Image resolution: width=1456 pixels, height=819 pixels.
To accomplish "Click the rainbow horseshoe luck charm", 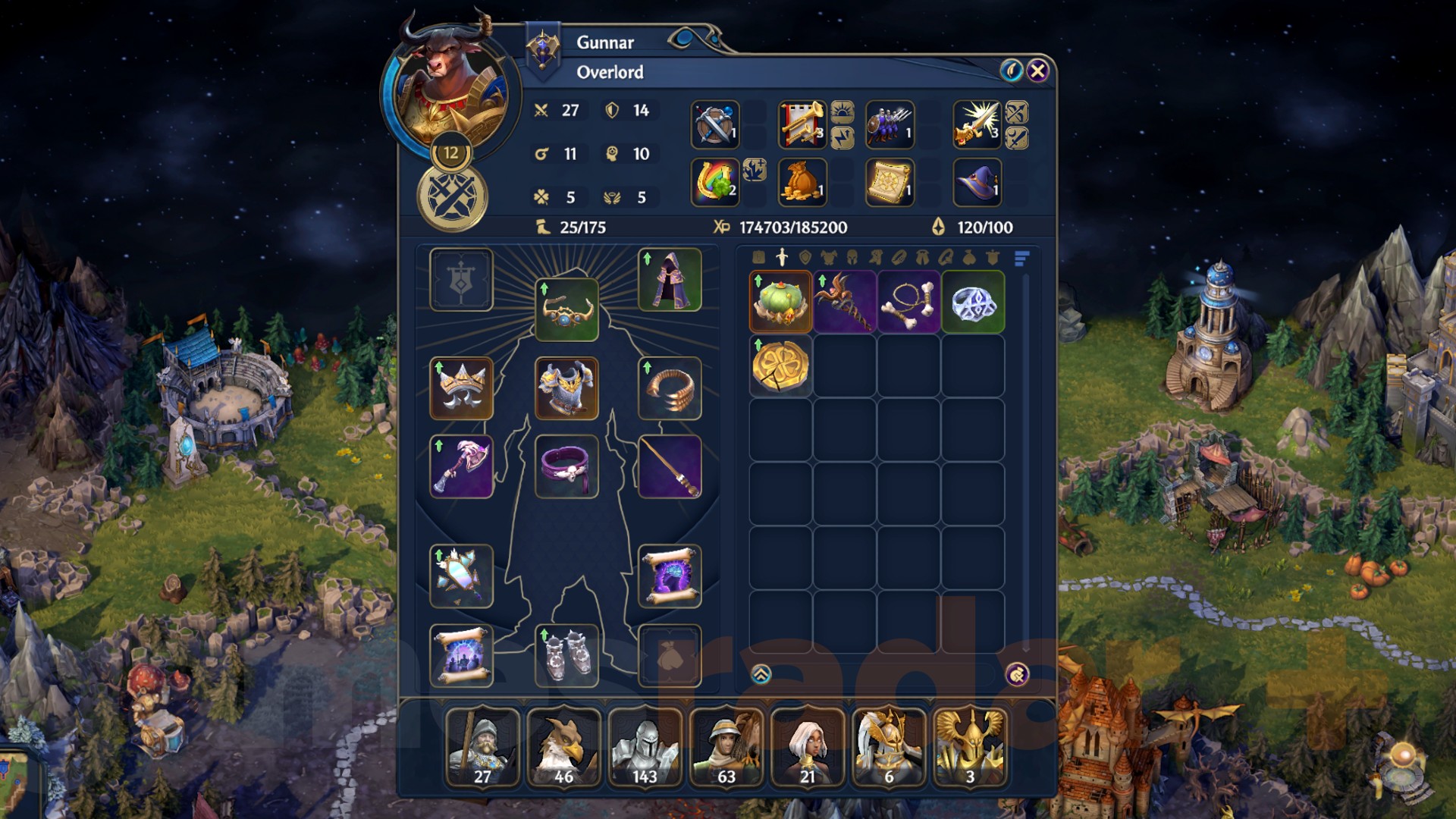I will point(717,182).
